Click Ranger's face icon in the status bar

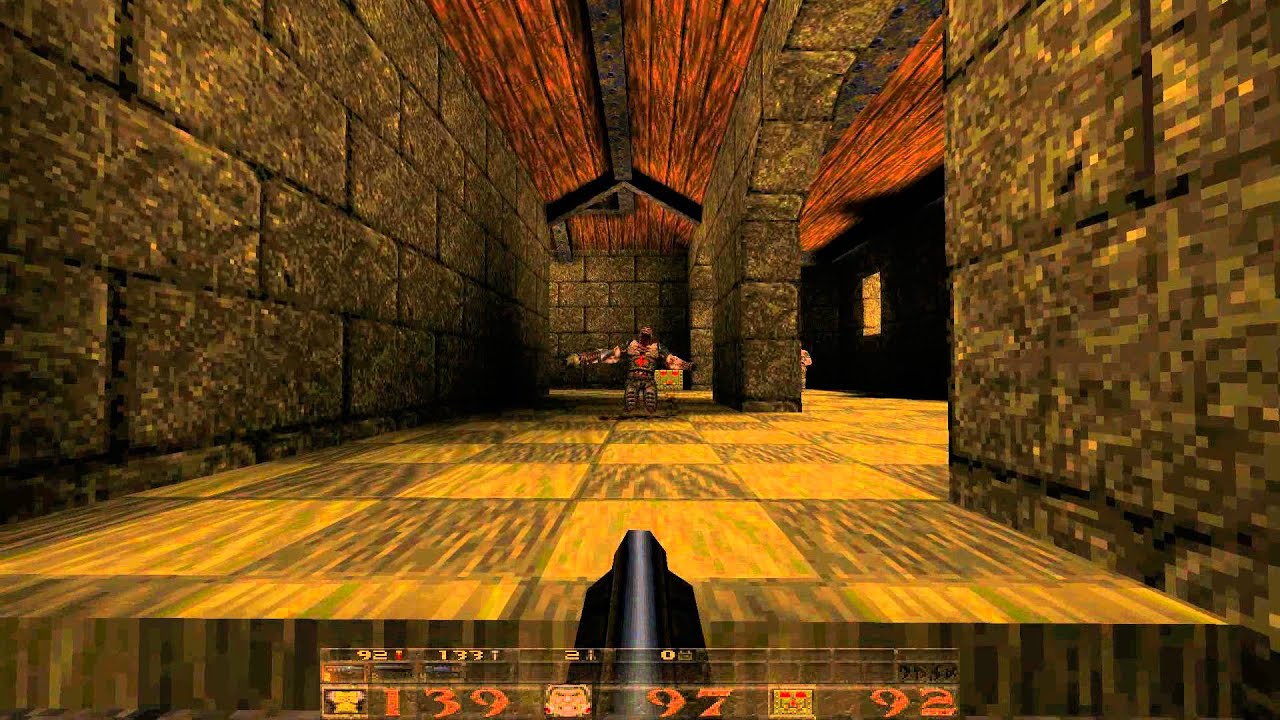tap(565, 700)
